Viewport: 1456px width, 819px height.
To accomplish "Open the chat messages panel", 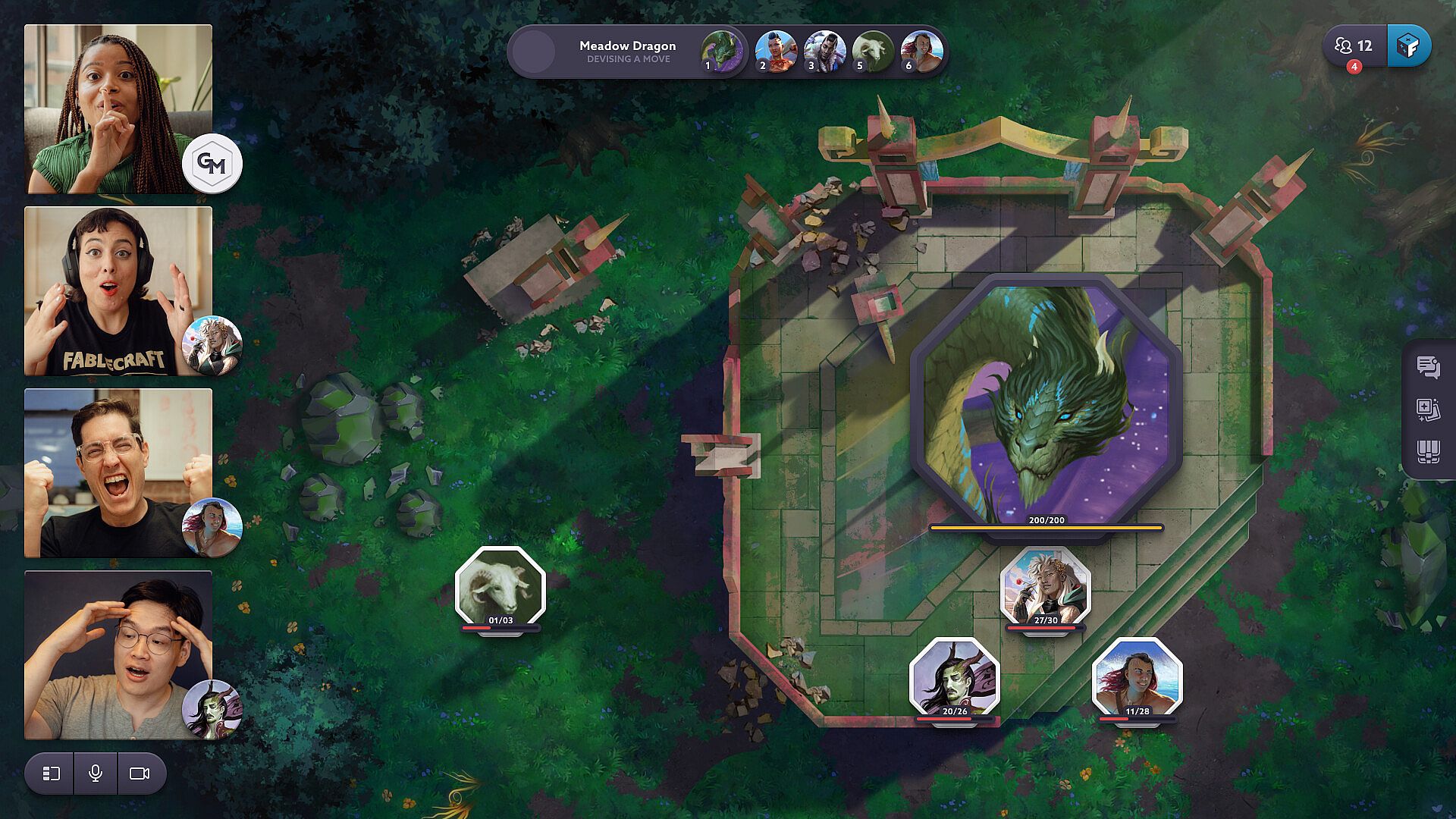I will coord(1428,367).
